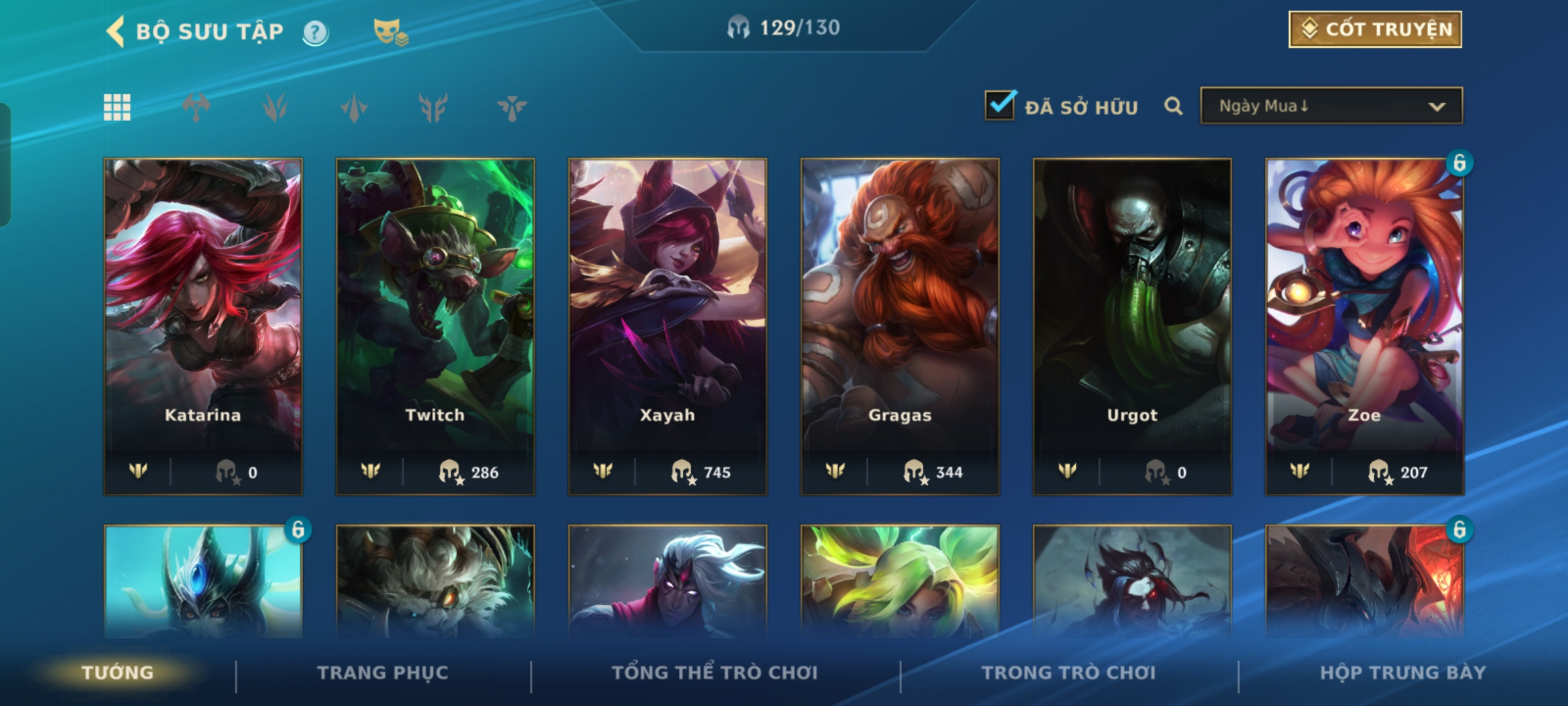The width and height of the screenshot is (1568, 706).
Task: Go back from Bộ Sưu Tập screen
Action: pos(116,31)
